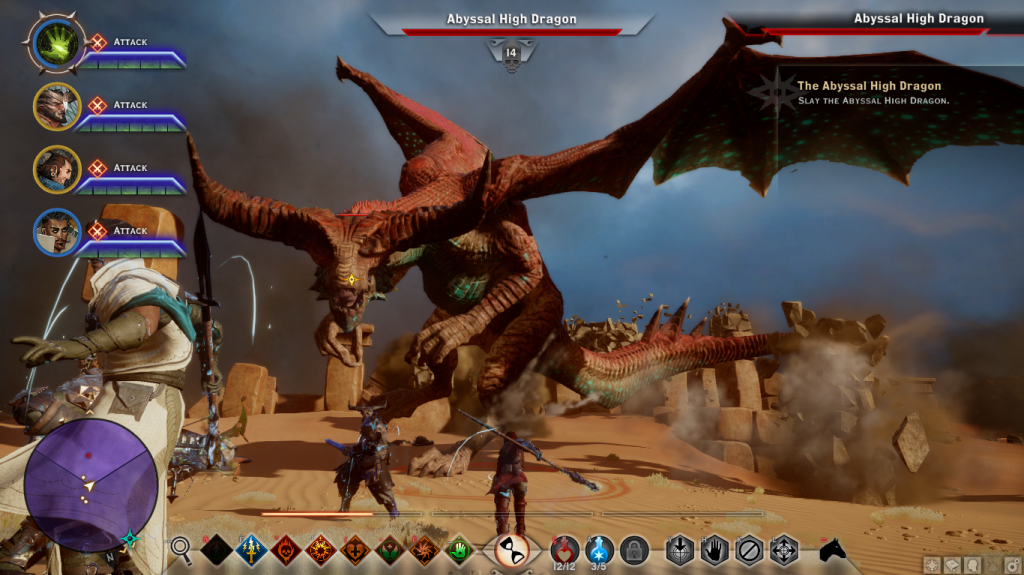Open the character head profile button

(x=971, y=565)
